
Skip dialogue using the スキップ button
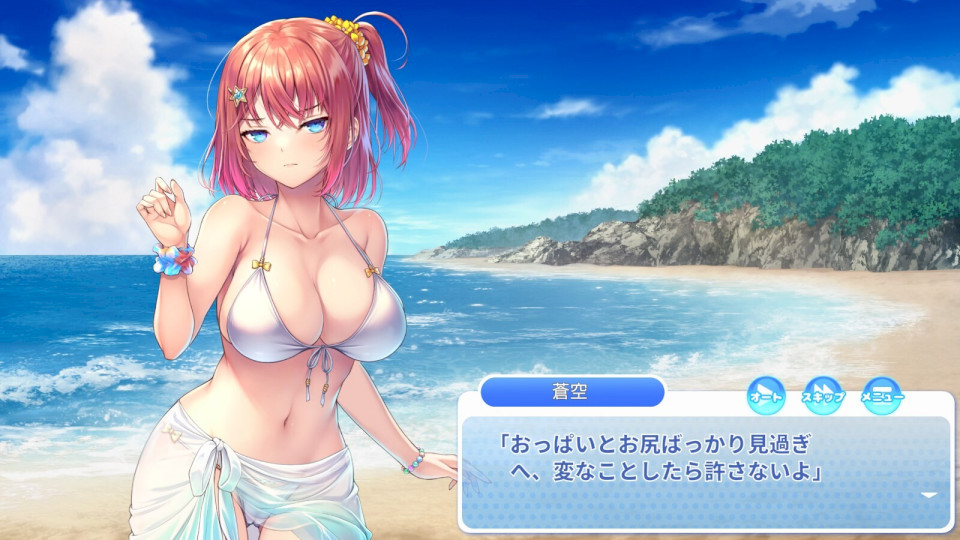pos(822,394)
